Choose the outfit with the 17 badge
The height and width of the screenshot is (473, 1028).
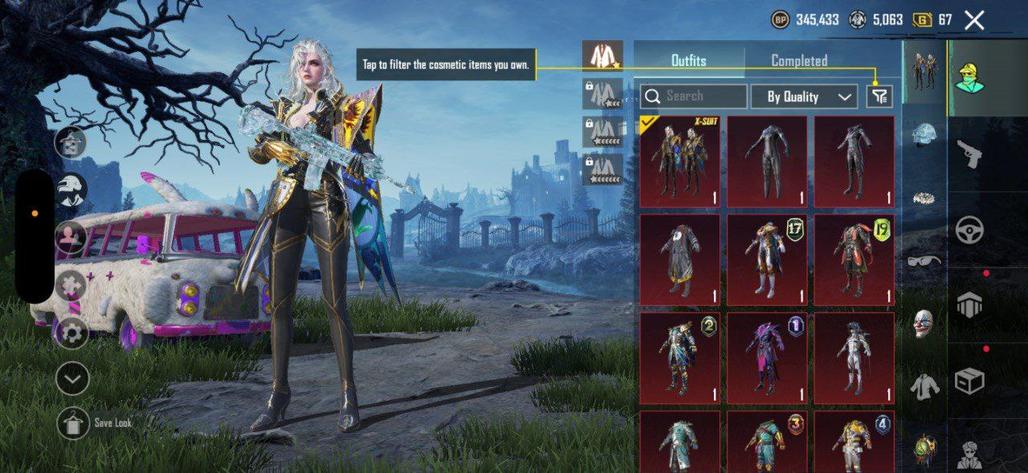click(x=767, y=258)
